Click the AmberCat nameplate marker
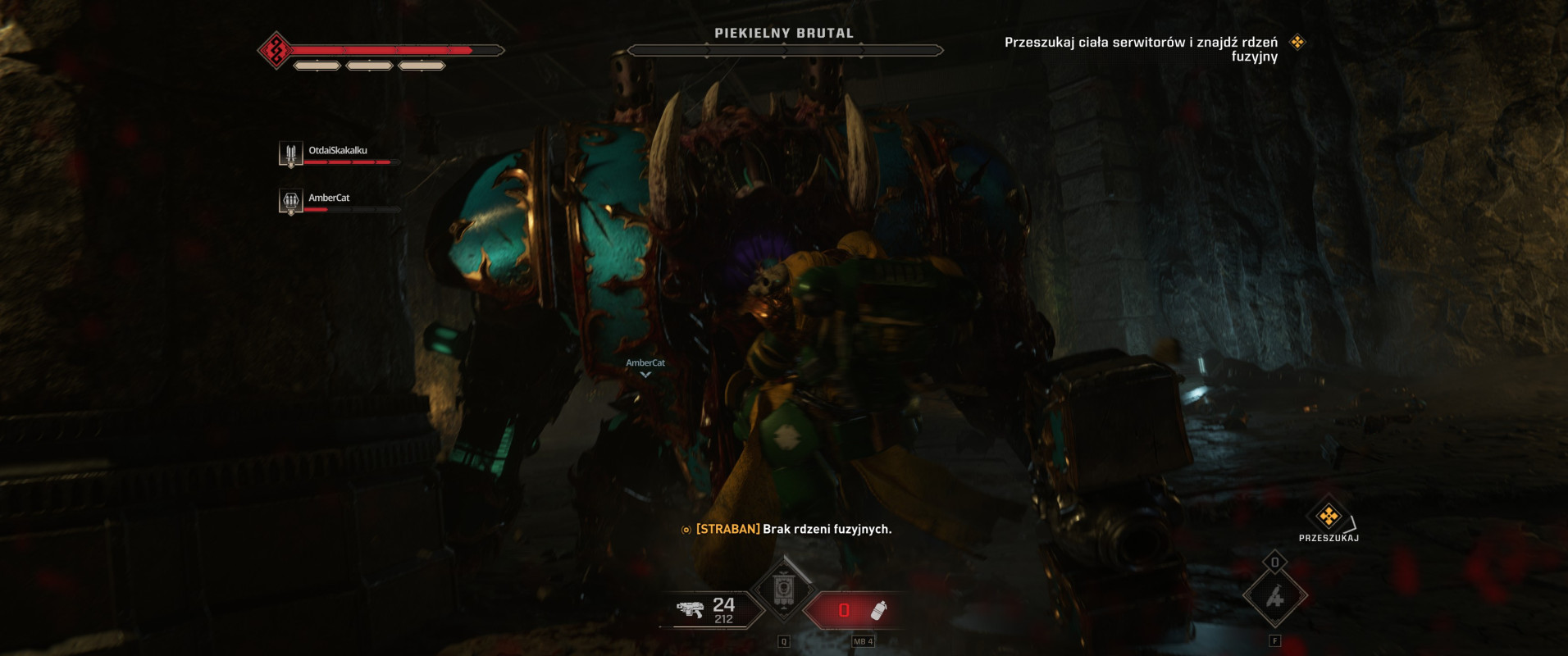The height and width of the screenshot is (656, 1568). [x=645, y=367]
